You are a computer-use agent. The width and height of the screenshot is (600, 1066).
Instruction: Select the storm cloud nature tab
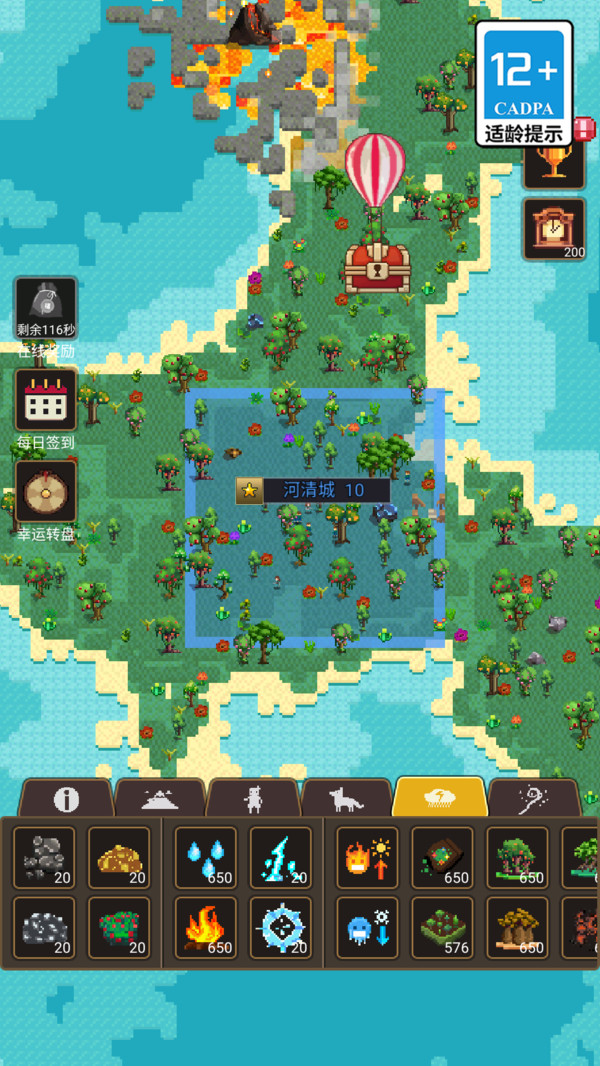pyautogui.click(x=440, y=798)
